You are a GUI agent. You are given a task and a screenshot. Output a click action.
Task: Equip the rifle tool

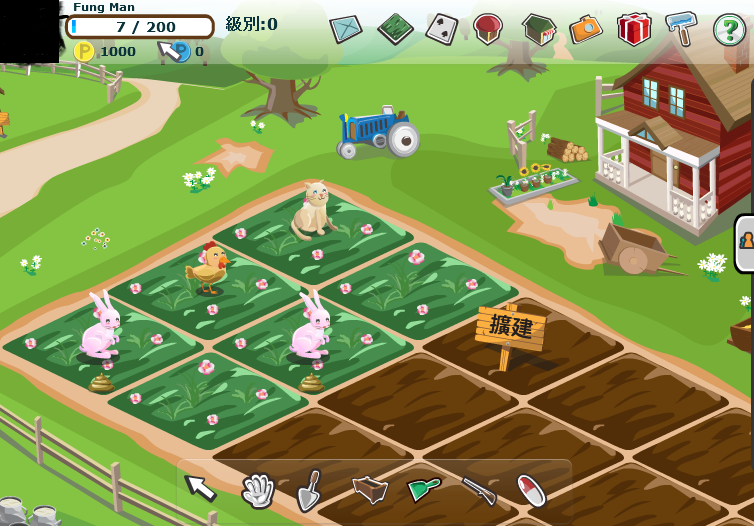coord(478,489)
